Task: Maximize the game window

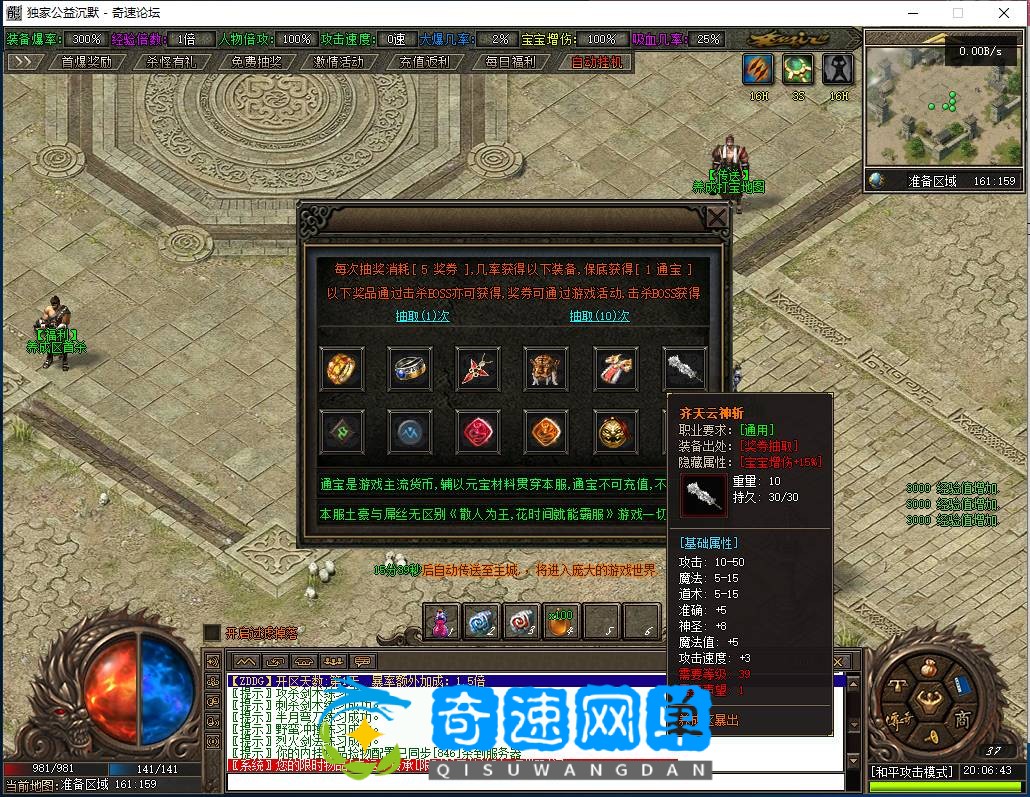Action: (x=957, y=13)
